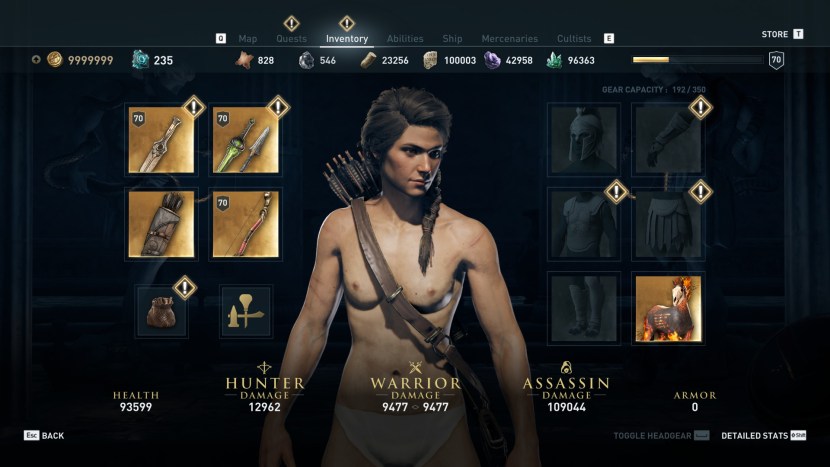
Task: Choose the equipped bow slot
Action: [x=246, y=224]
